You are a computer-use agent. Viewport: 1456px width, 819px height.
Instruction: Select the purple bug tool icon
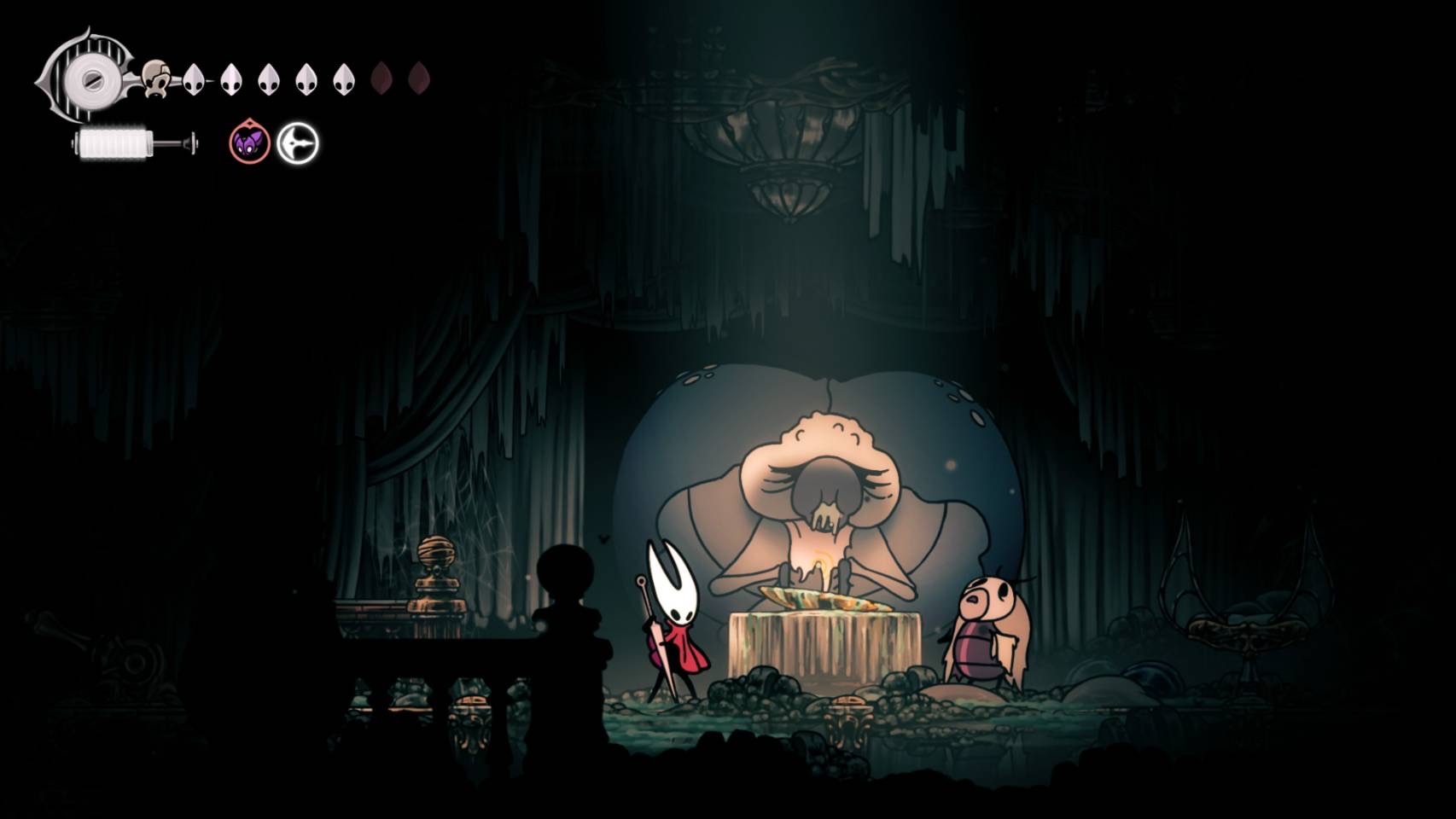coord(249,142)
